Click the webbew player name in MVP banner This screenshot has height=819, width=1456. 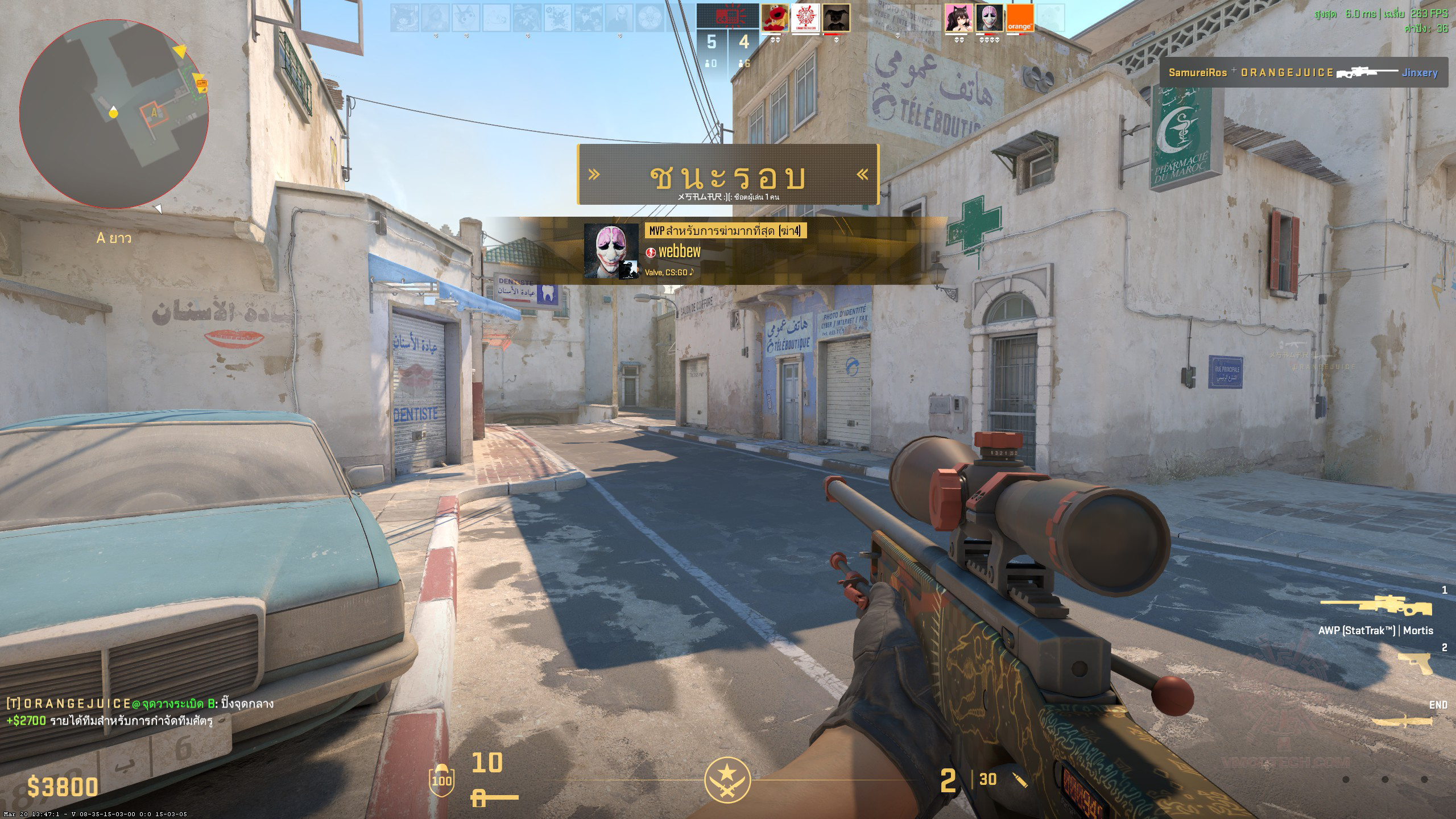pos(679,251)
